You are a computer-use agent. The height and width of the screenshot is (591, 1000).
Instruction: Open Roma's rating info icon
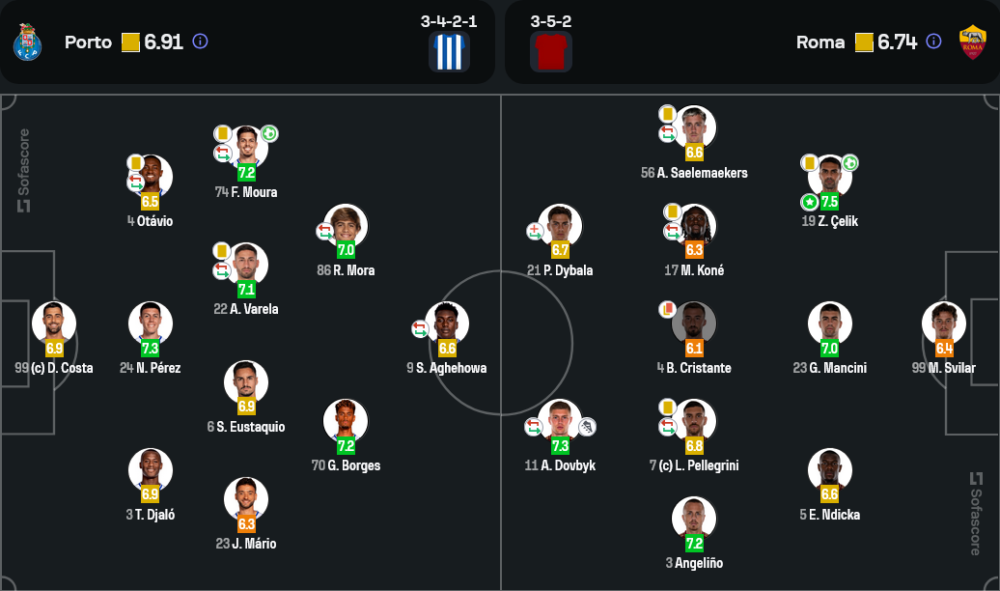pos(933,42)
